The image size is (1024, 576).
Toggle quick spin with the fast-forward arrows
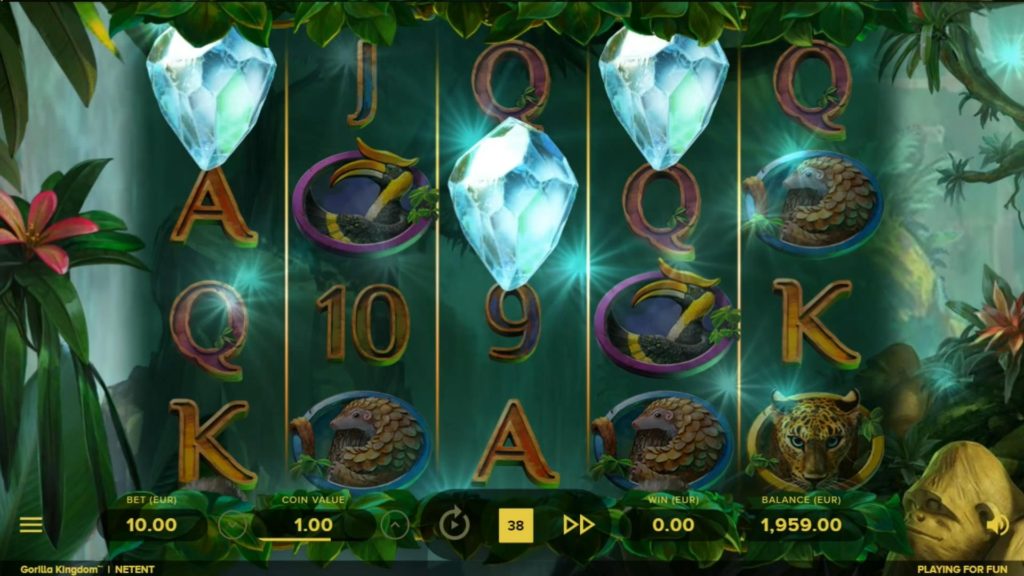(578, 524)
